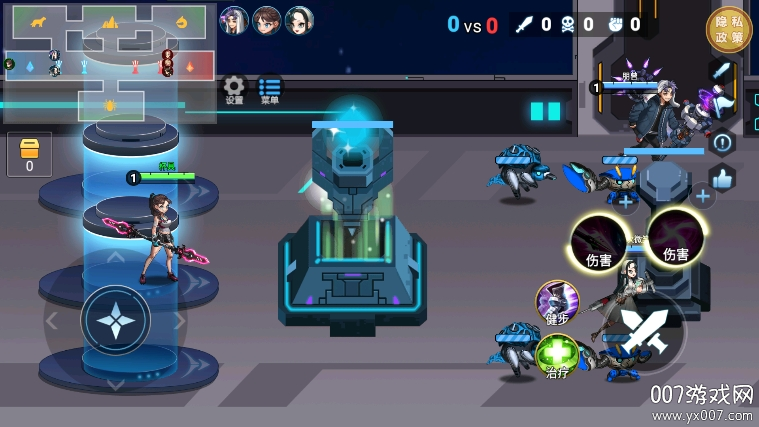
Task: Activate the sprint skill (健步)
Action: pyautogui.click(x=557, y=302)
